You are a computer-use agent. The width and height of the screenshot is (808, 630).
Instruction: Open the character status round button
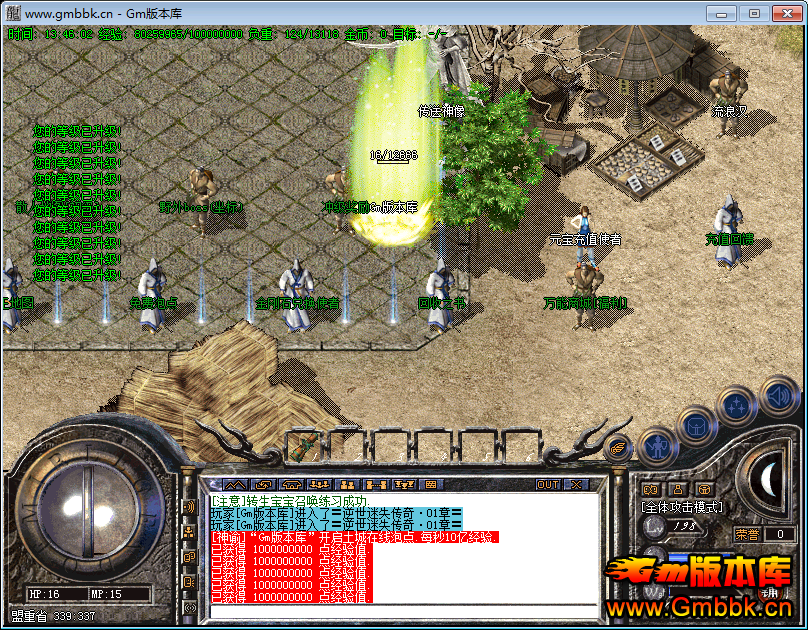[657, 444]
